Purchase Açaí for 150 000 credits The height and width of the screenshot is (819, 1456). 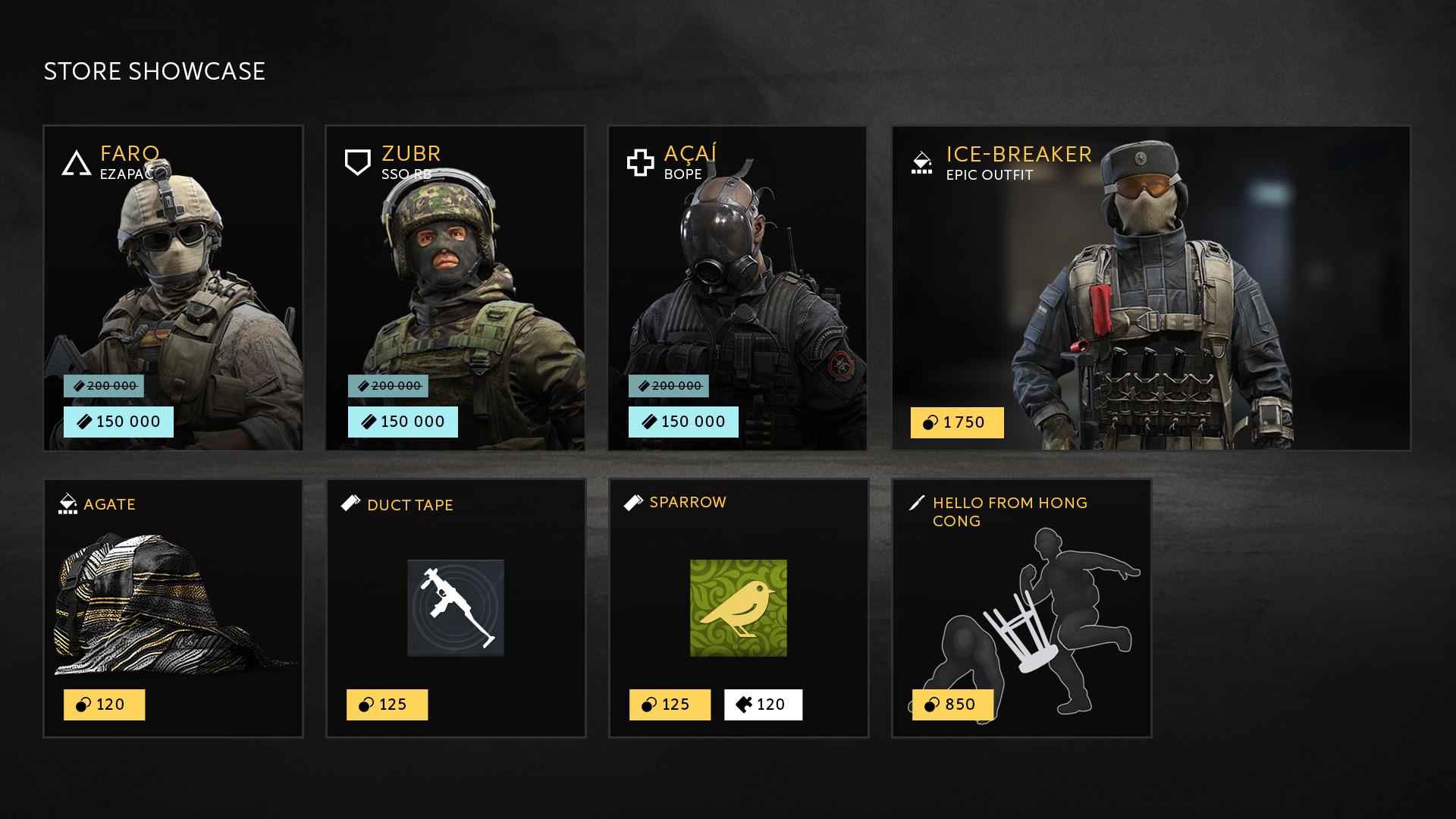click(x=682, y=422)
